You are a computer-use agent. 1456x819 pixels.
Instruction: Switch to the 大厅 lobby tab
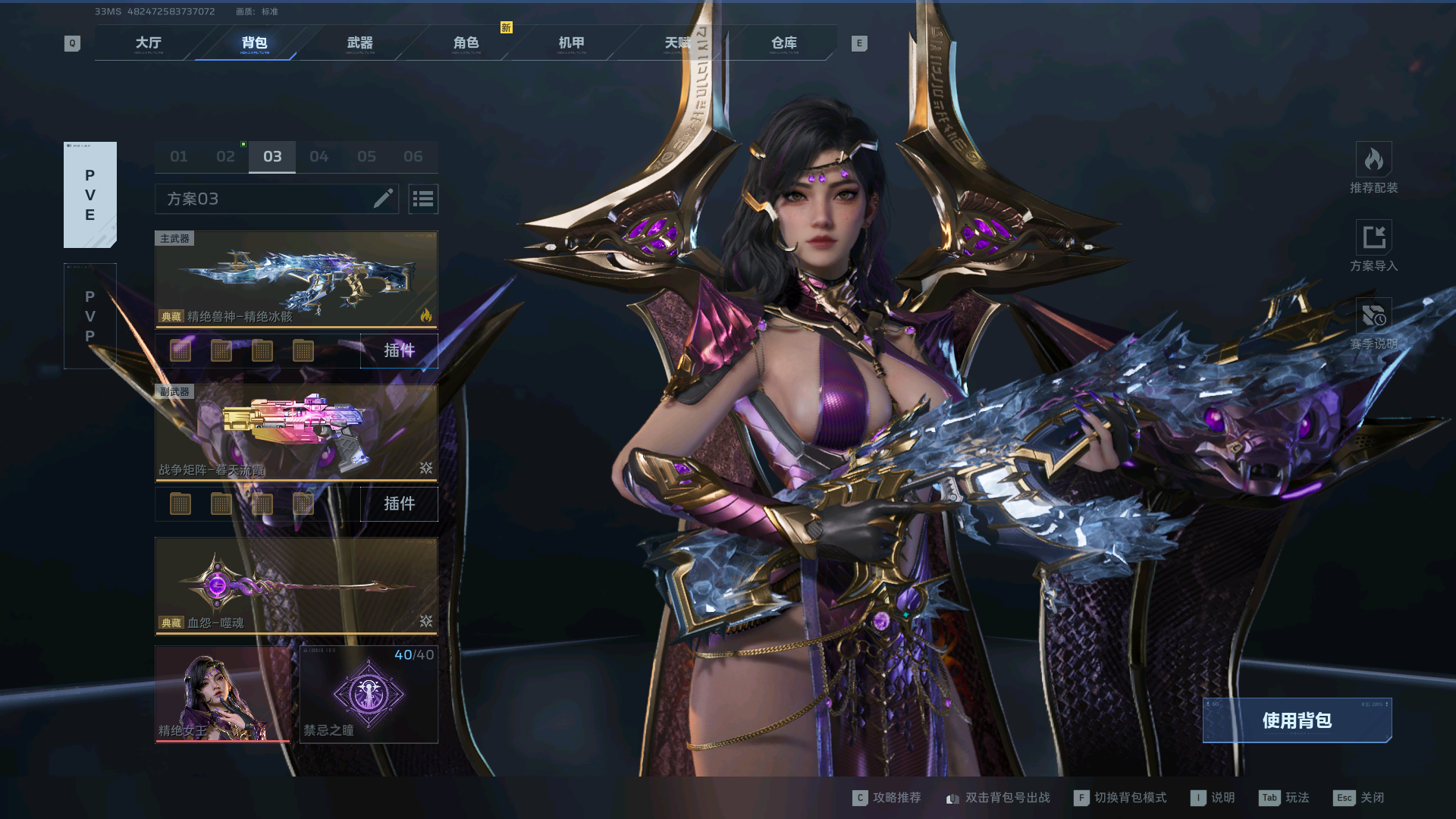point(149,43)
